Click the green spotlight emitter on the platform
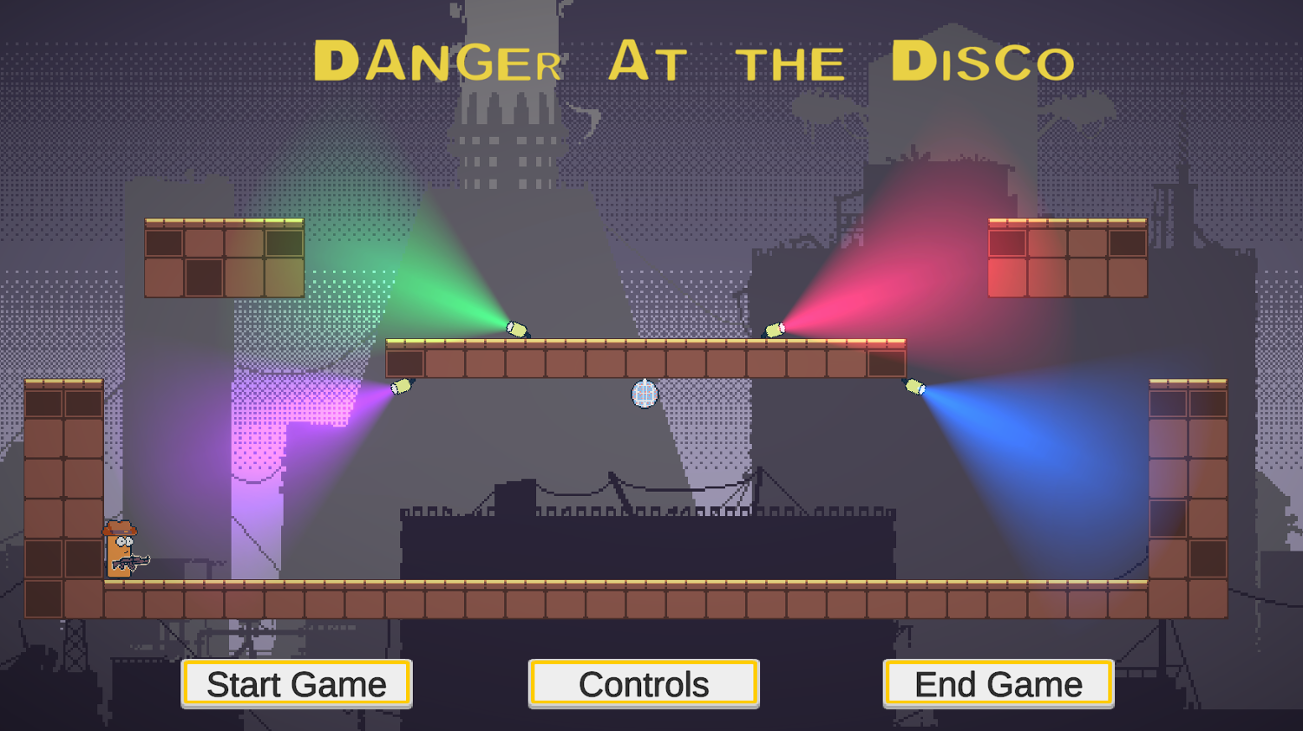The height and width of the screenshot is (731, 1303). [x=516, y=327]
